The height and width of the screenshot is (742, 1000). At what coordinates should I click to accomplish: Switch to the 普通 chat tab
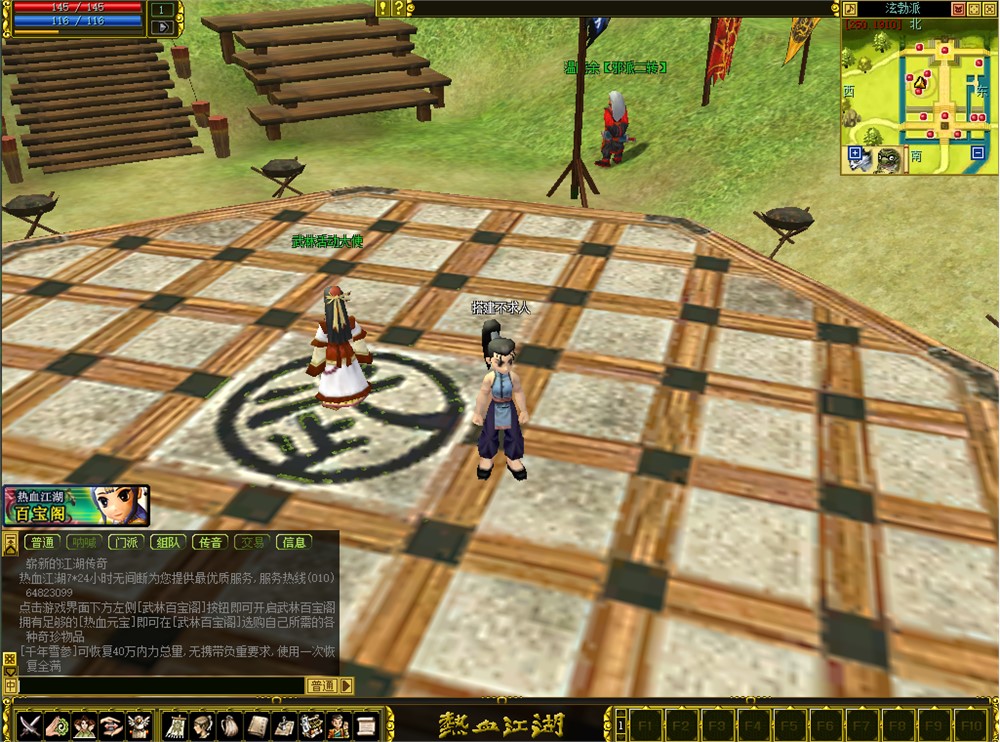42,543
